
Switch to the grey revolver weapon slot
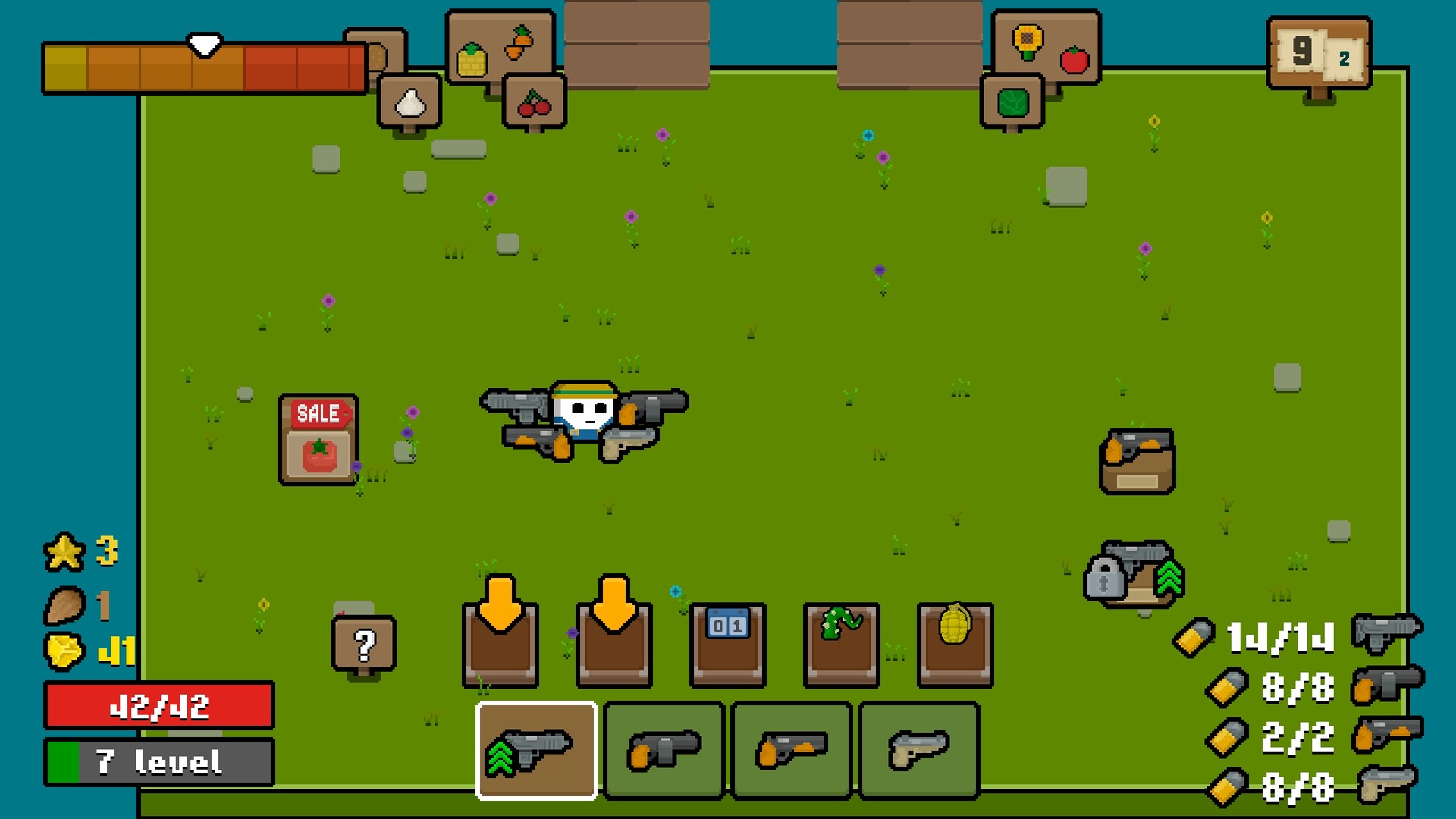tap(663, 749)
